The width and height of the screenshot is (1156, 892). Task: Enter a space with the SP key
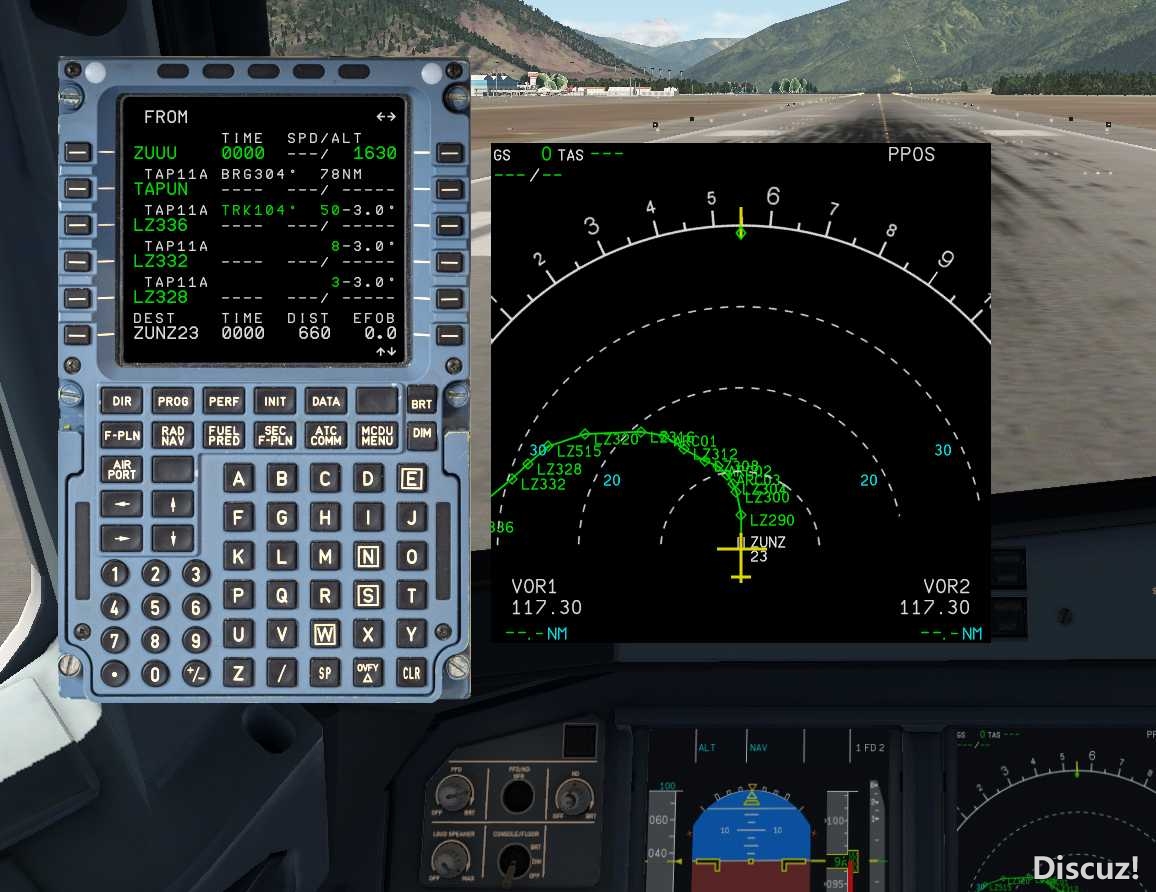[325, 673]
